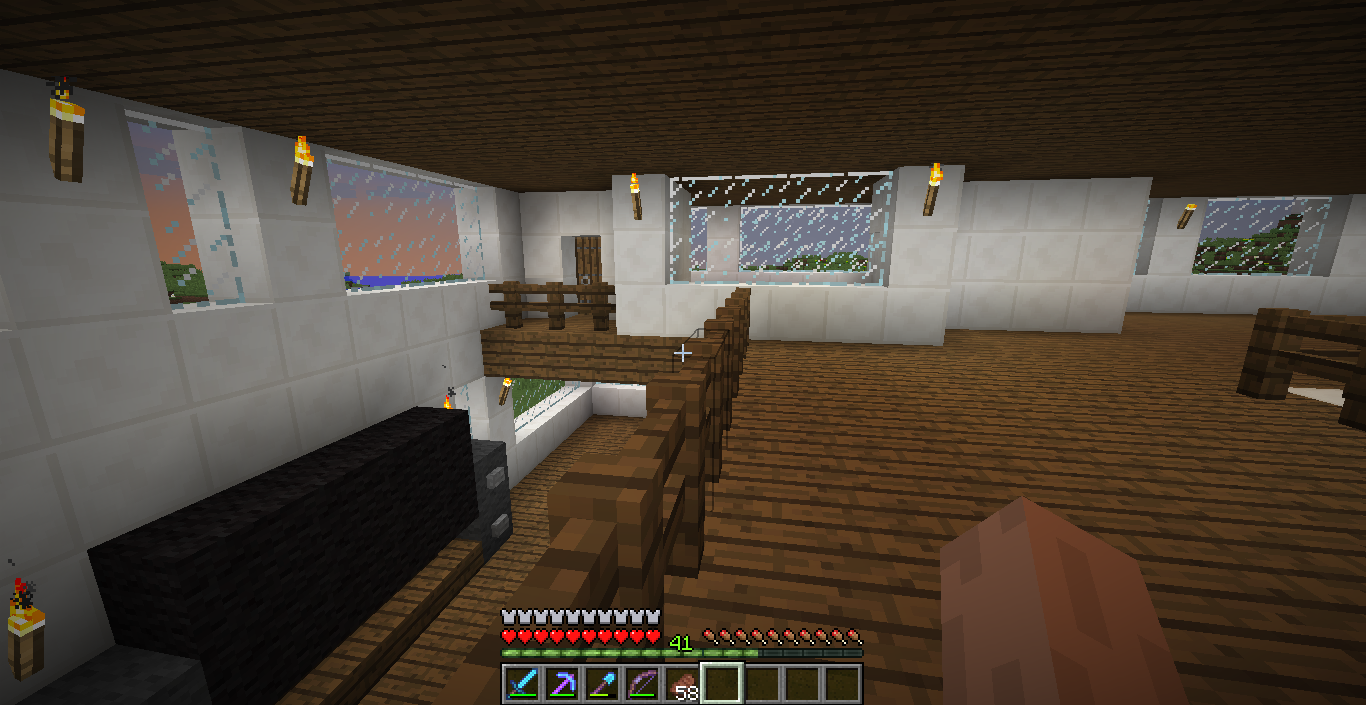
Task: Select the enchanted diamond pickaxe slot
Action: coord(561,684)
